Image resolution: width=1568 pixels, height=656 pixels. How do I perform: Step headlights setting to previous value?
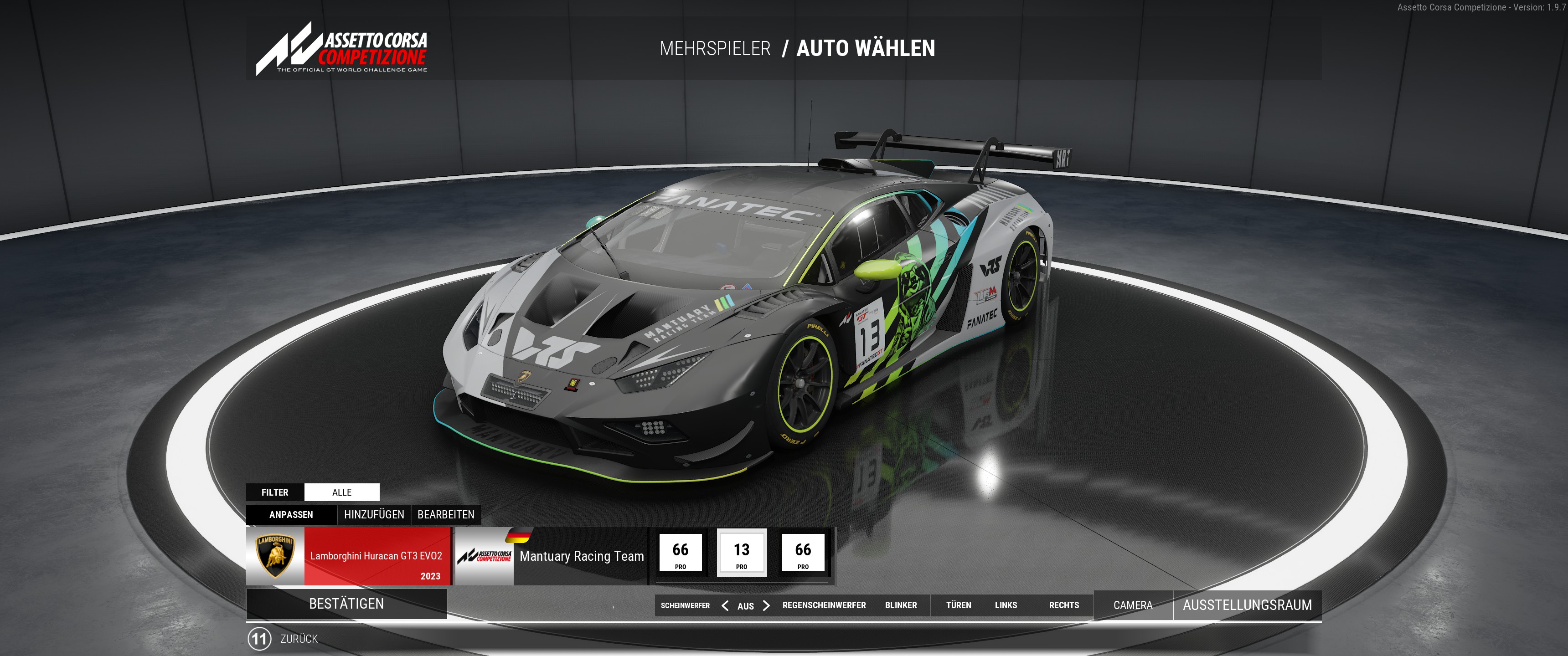[725, 605]
